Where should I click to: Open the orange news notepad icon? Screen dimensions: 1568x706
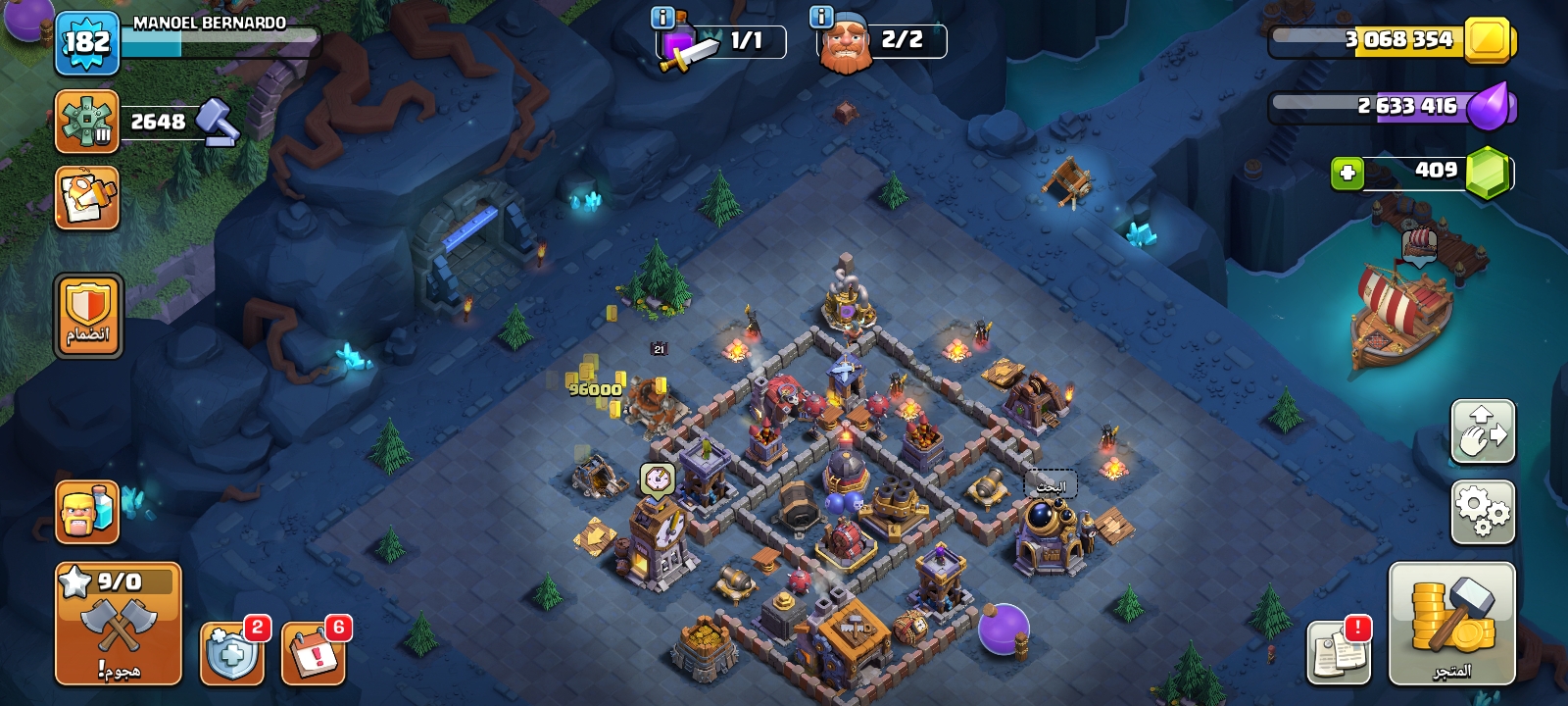(87, 198)
